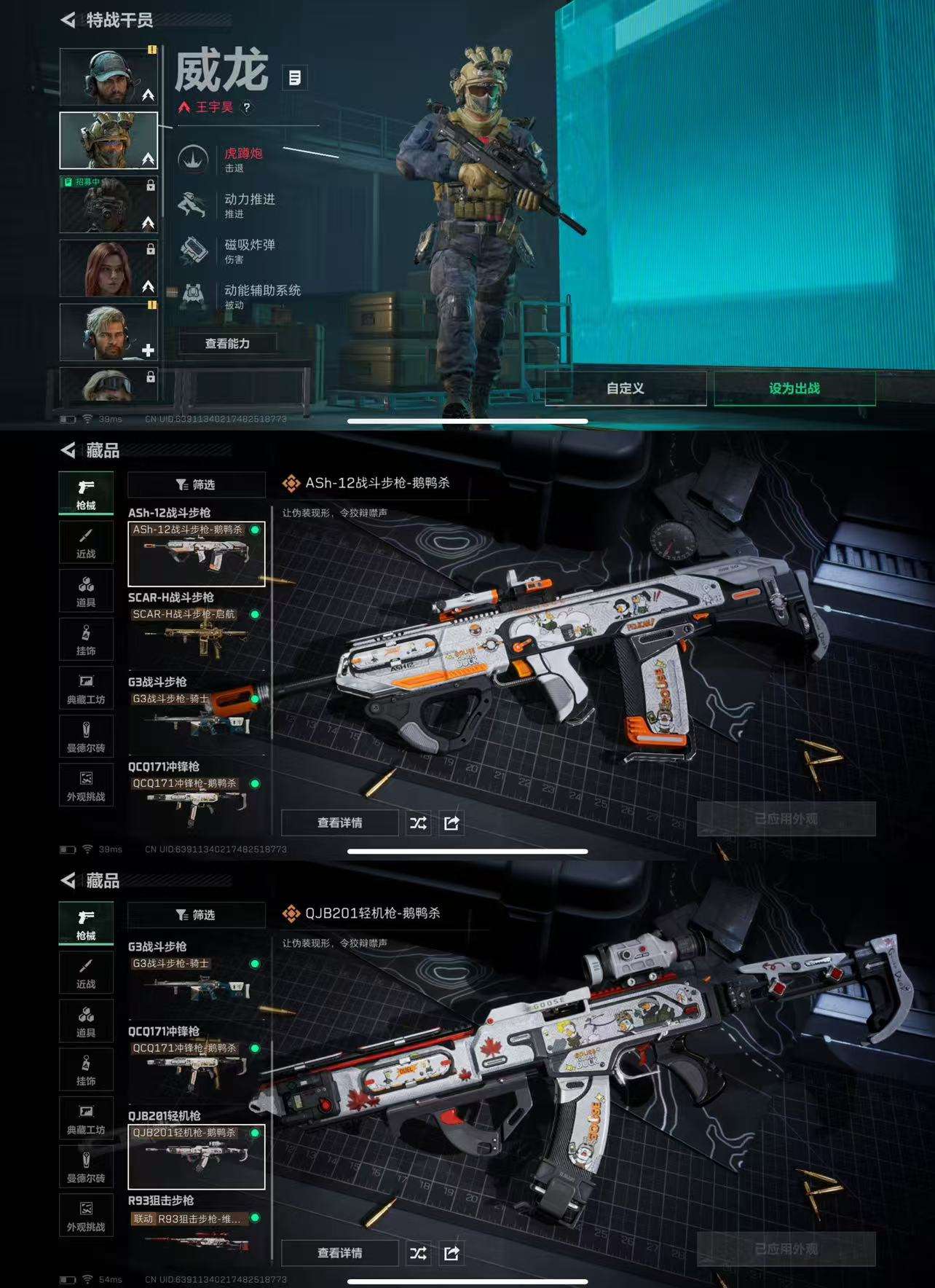Pick the blond operator with a headset
935x1288 pixels.
(108, 332)
